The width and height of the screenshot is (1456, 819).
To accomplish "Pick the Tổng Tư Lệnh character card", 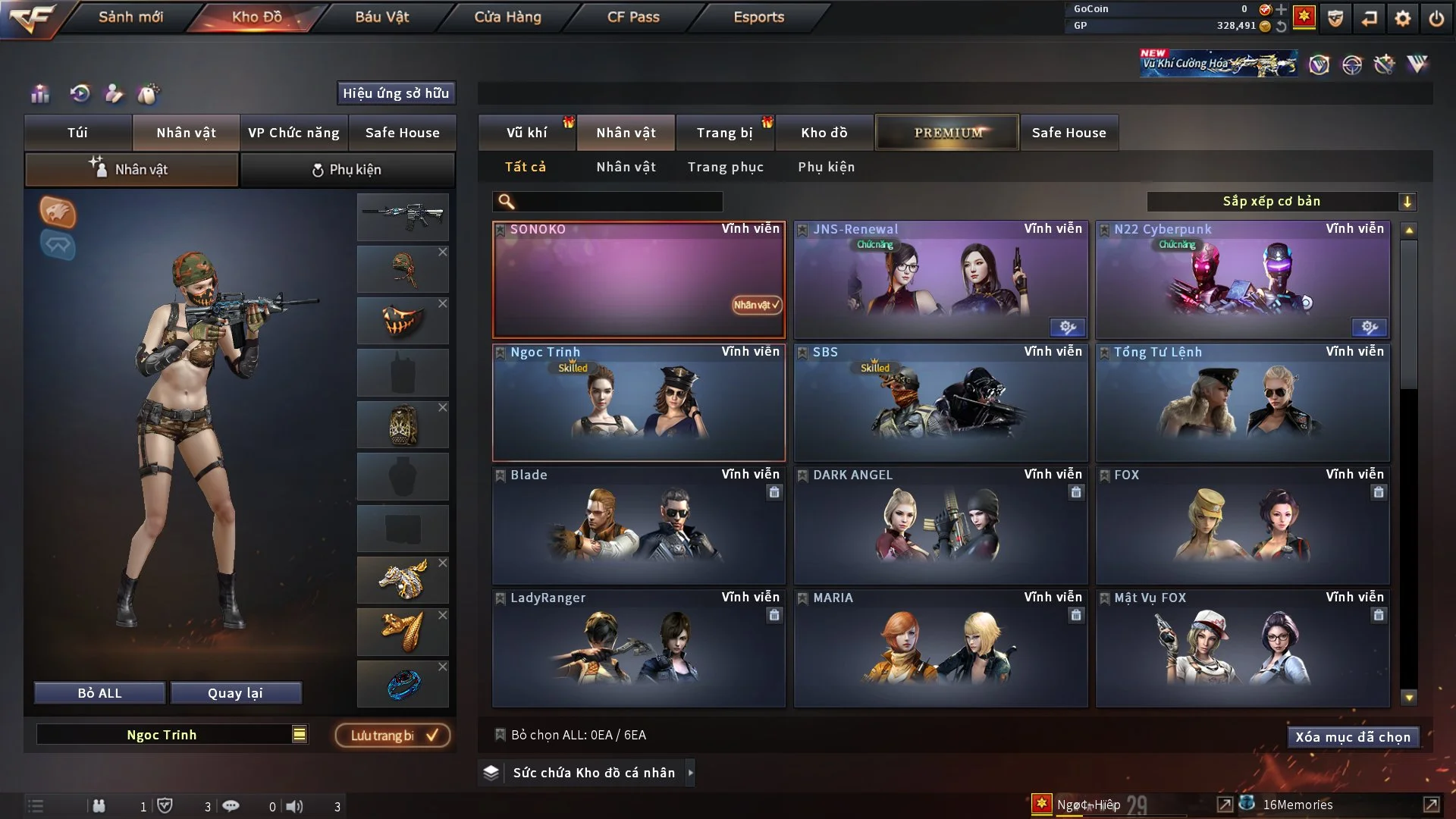I will point(1242,403).
